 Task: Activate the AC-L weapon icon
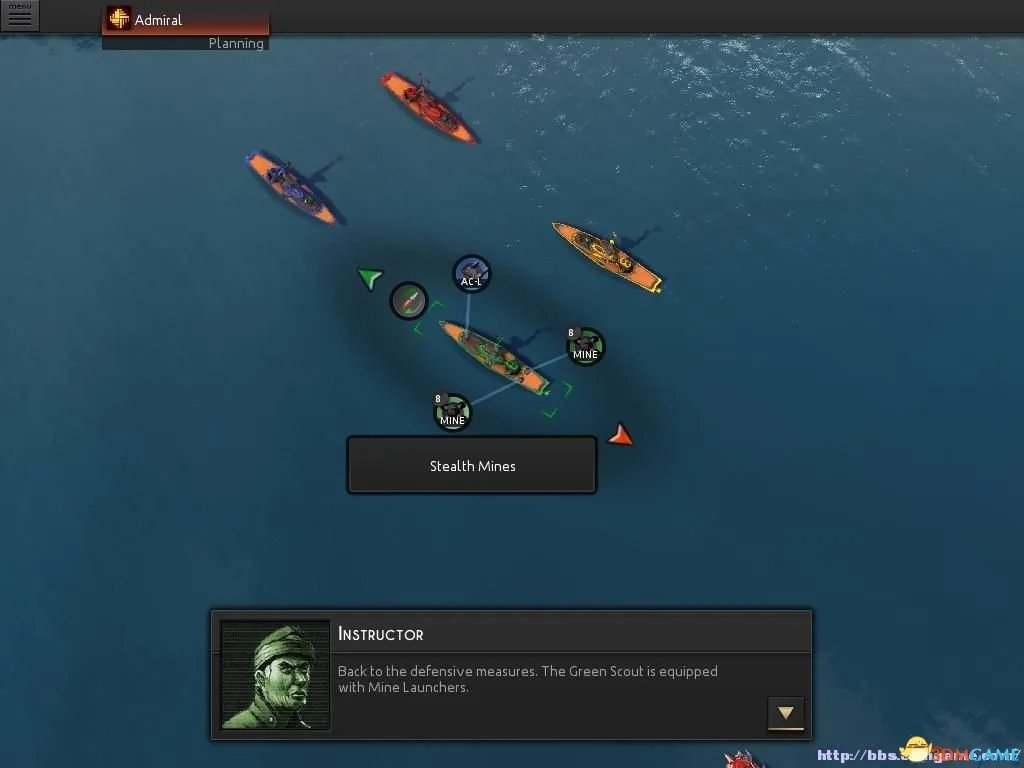click(x=471, y=274)
